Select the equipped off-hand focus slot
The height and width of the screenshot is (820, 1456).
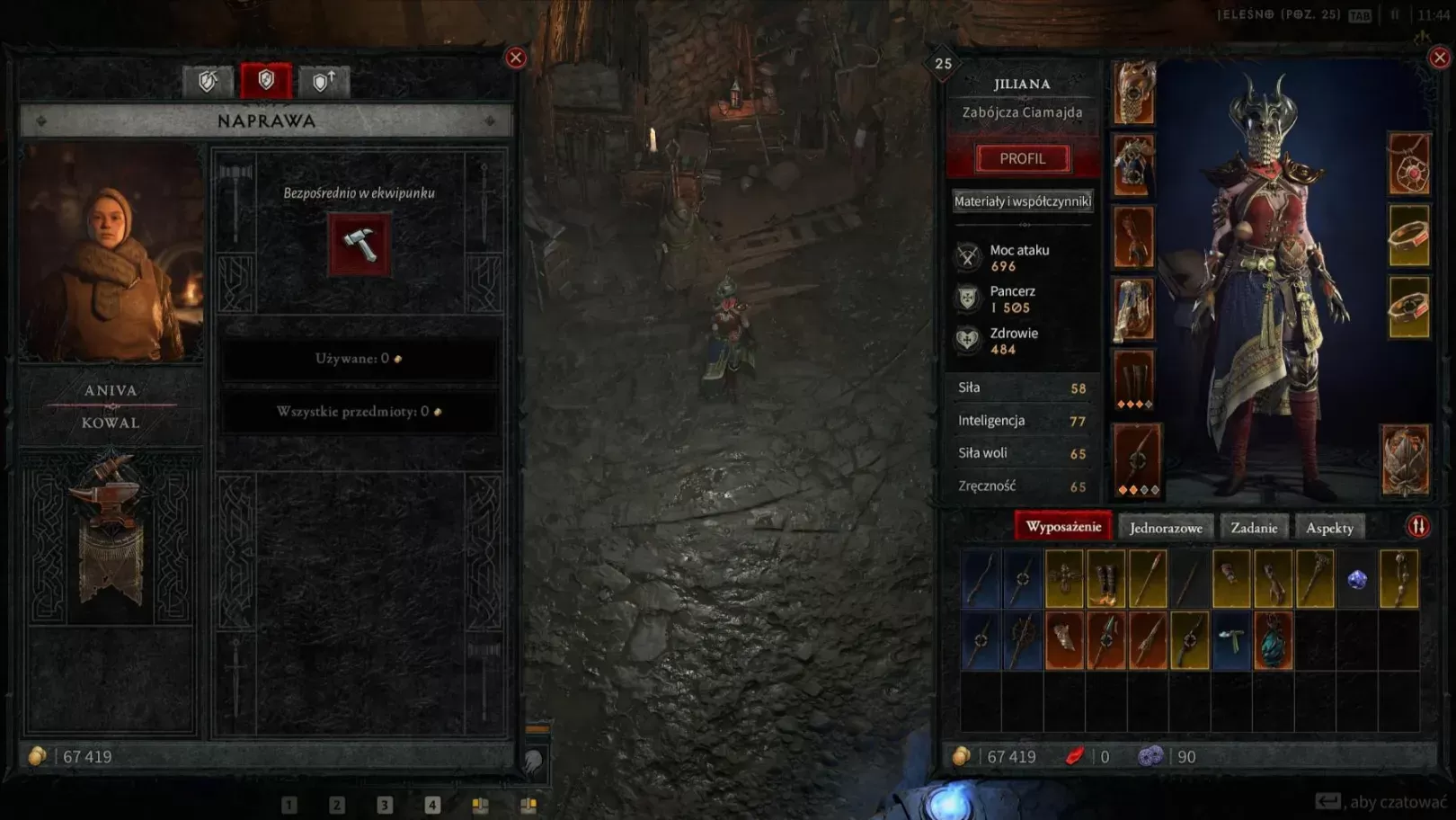[1407, 460]
